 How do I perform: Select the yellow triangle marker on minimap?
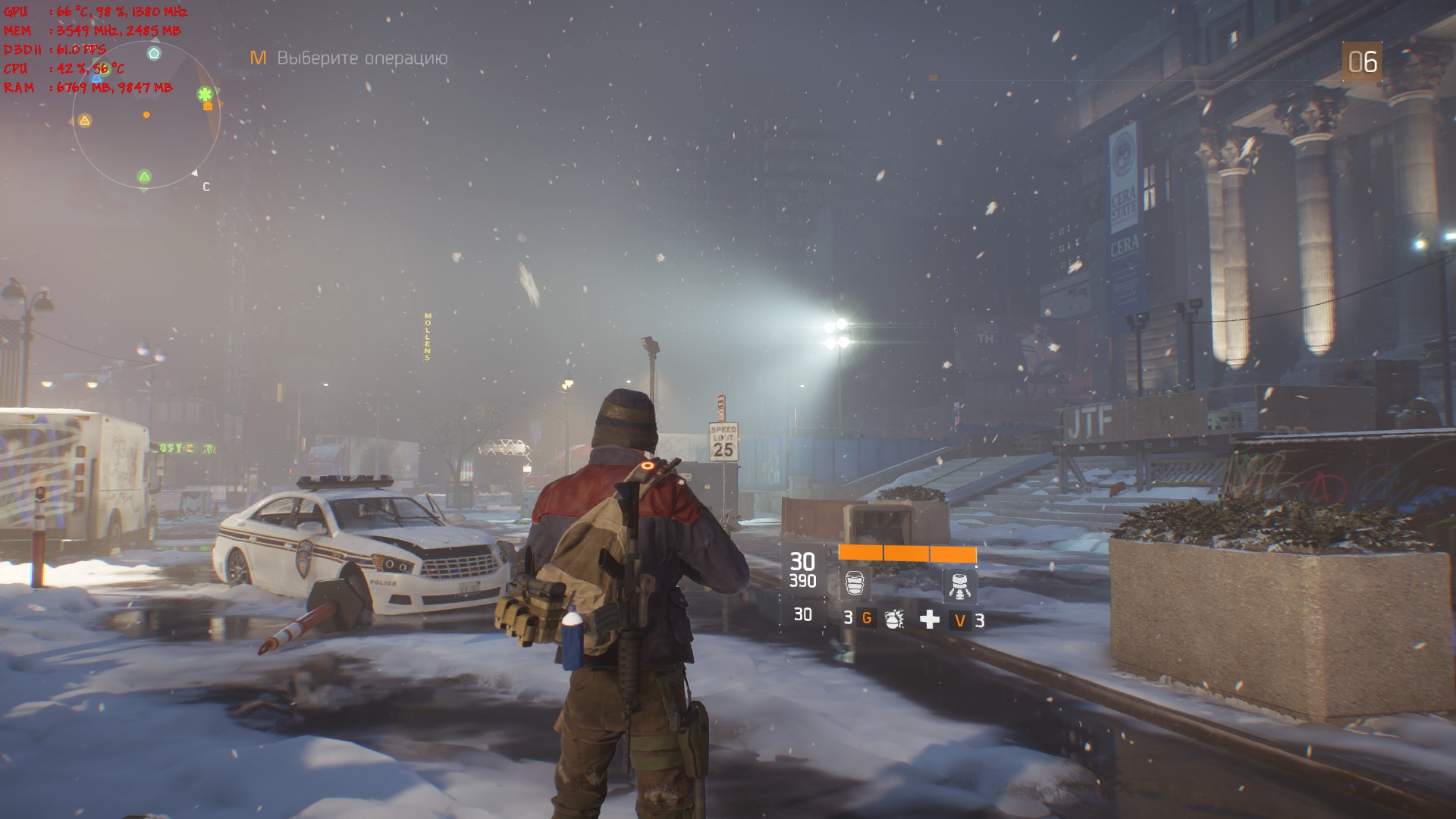click(85, 121)
